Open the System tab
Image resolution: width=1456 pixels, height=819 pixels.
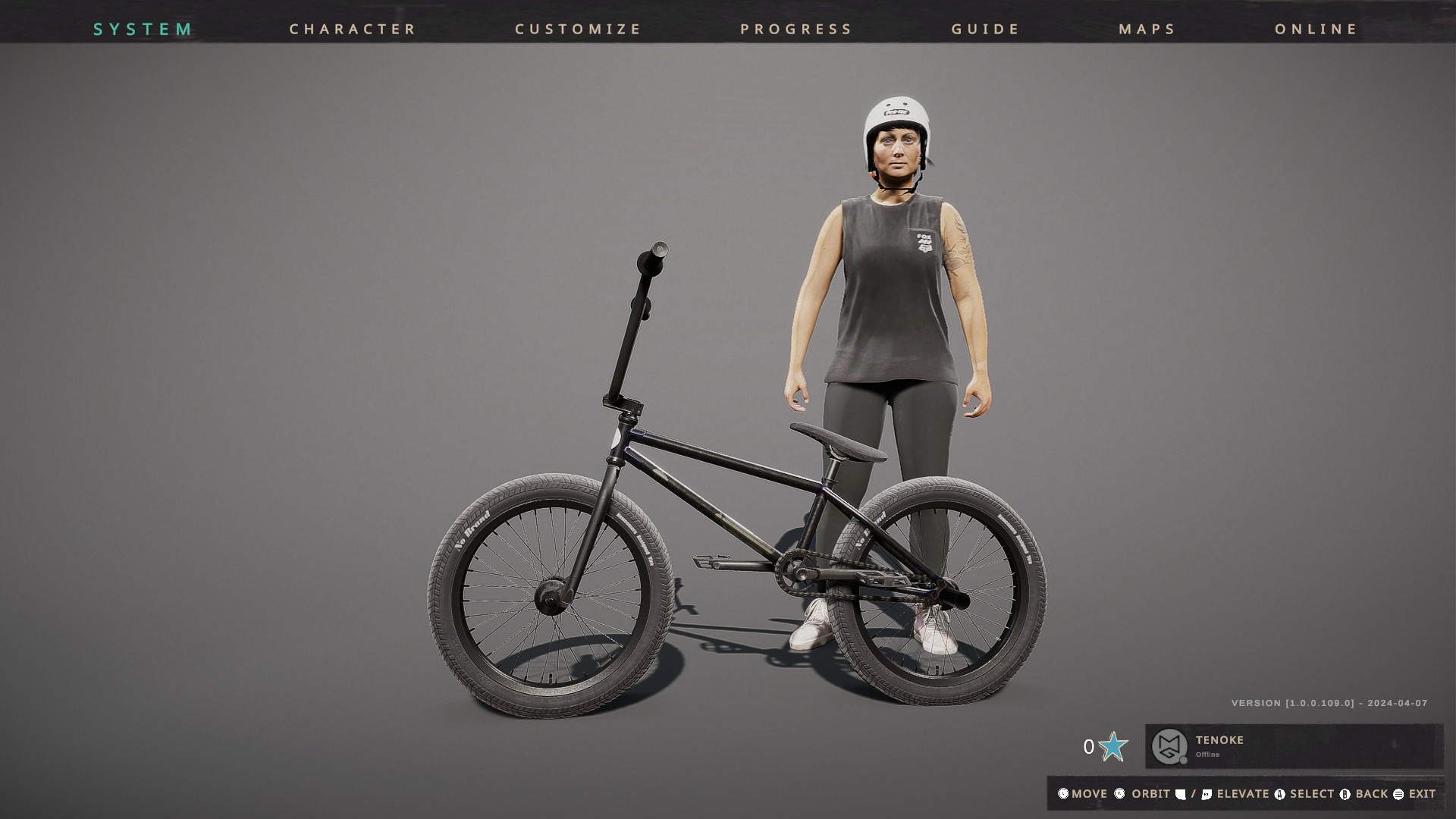point(143,29)
